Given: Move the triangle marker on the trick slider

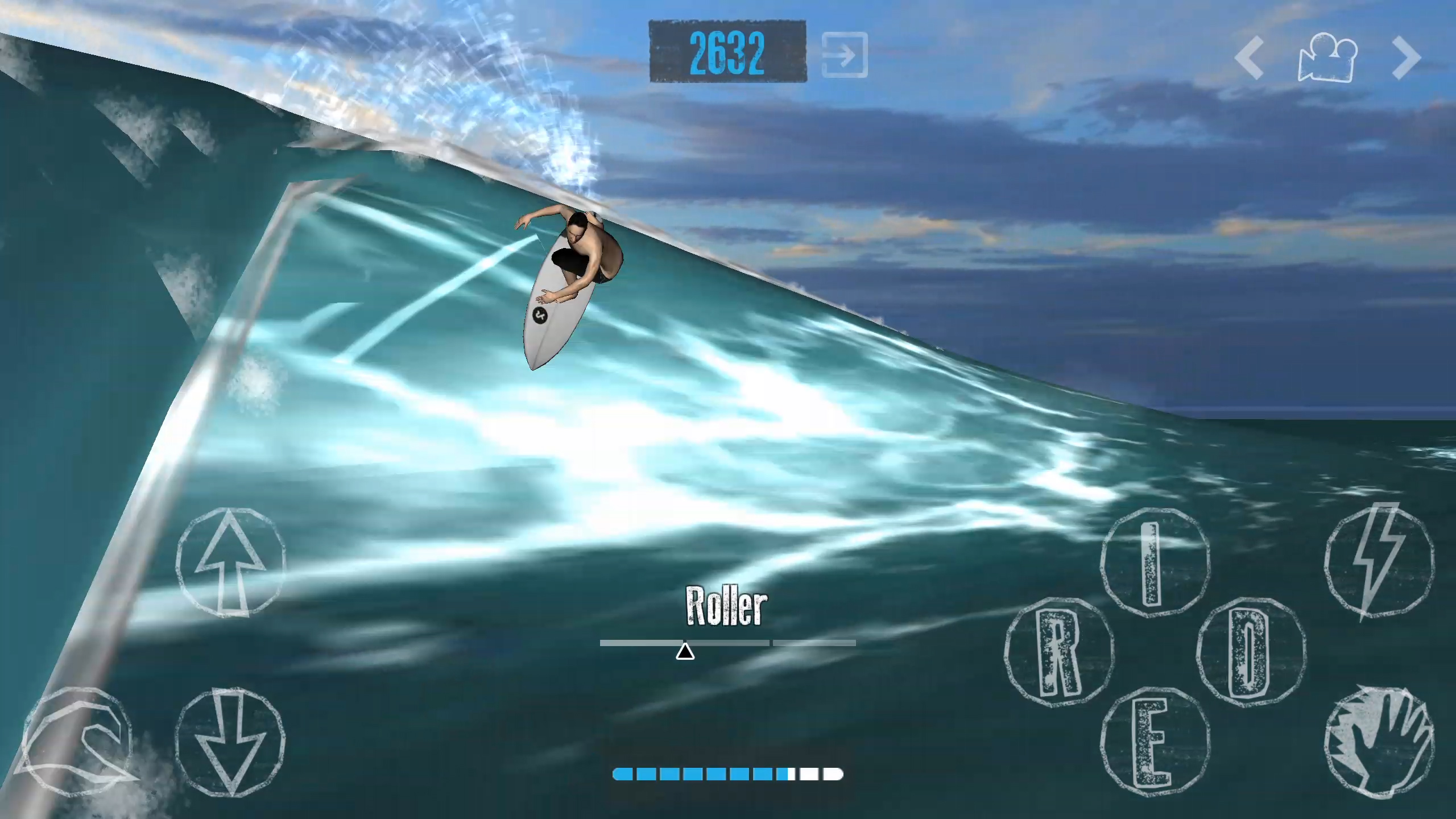Looking at the screenshot, I should tap(685, 651).
